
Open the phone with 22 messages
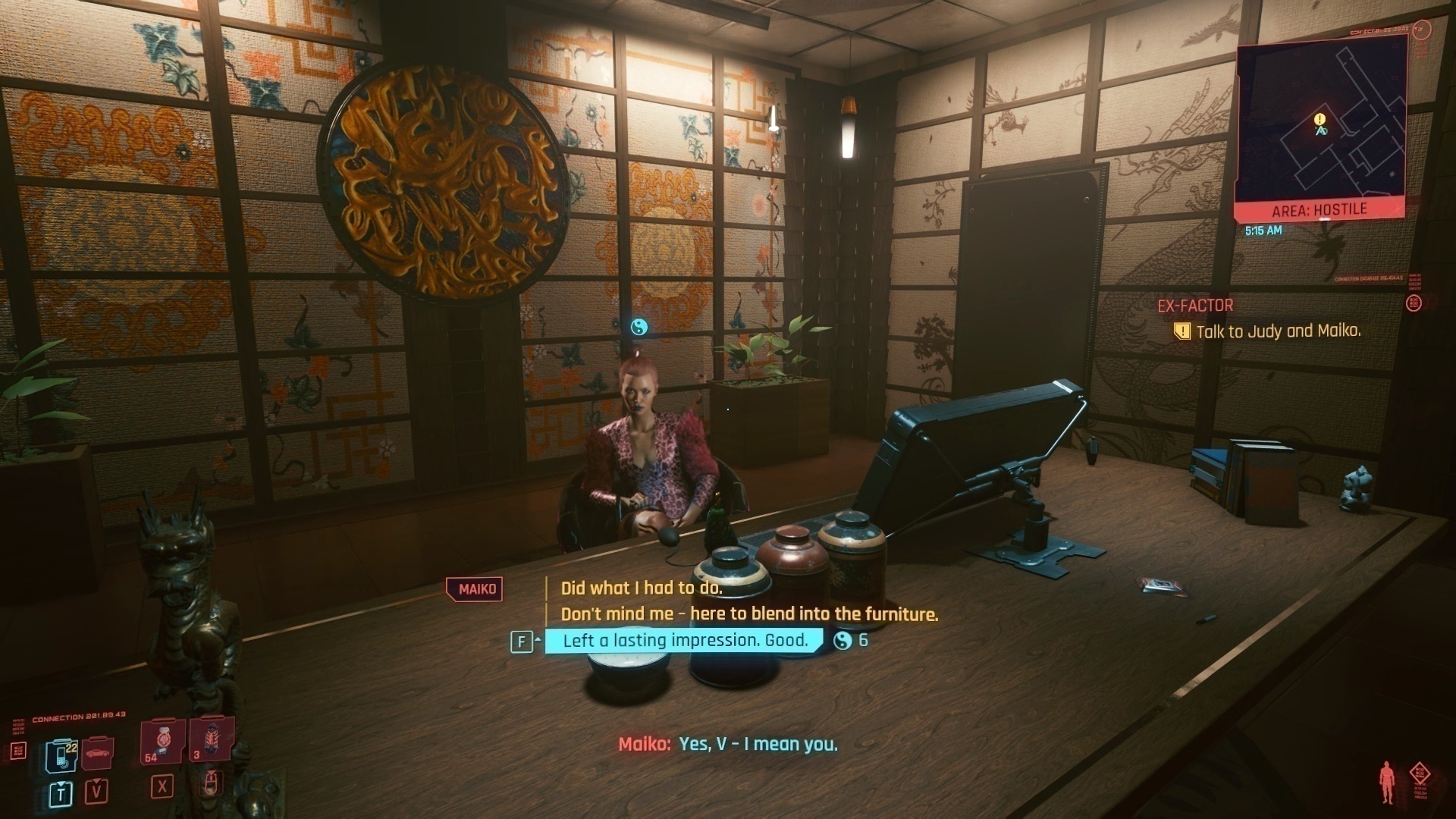click(x=60, y=755)
